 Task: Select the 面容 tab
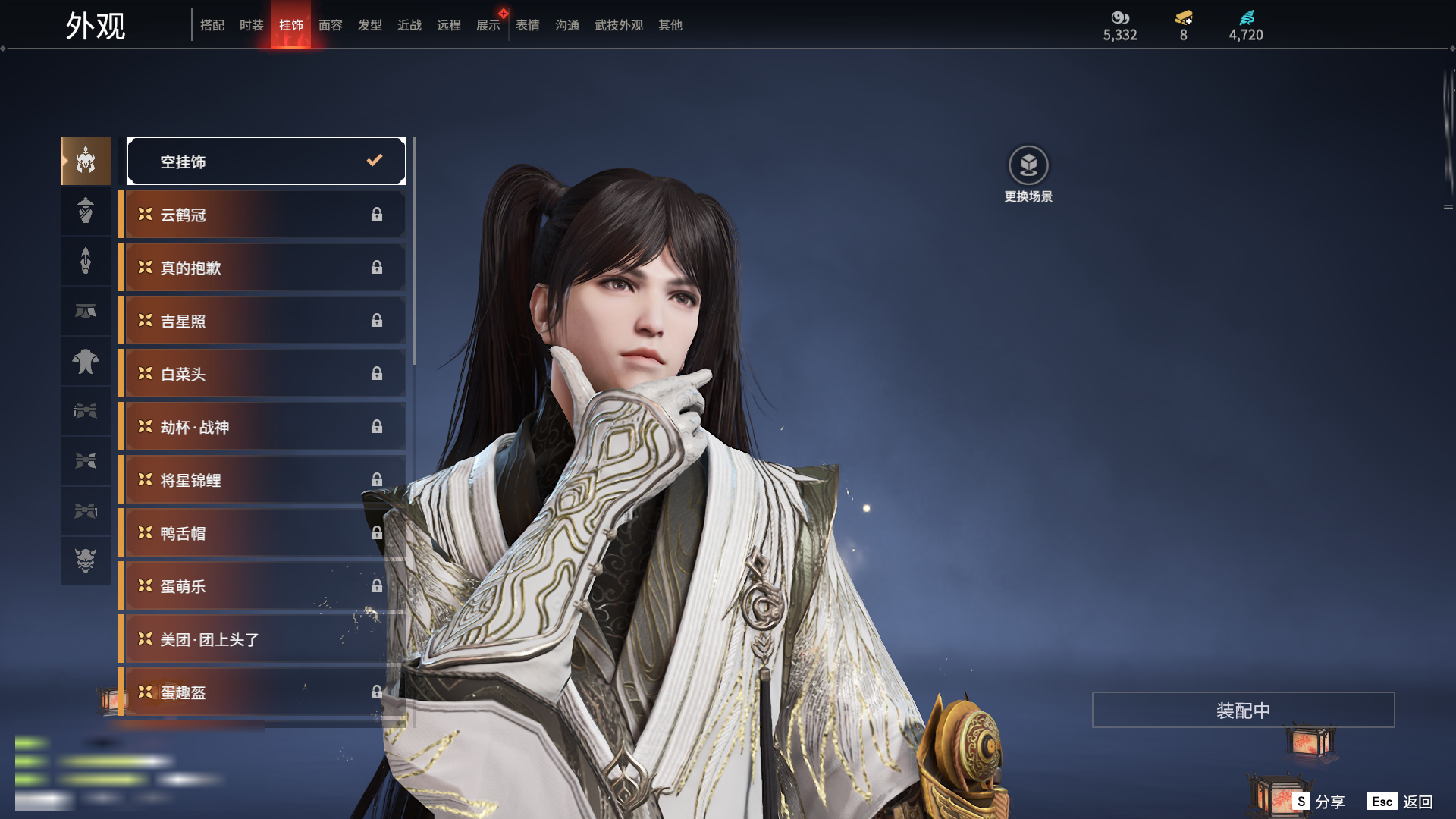(x=330, y=25)
